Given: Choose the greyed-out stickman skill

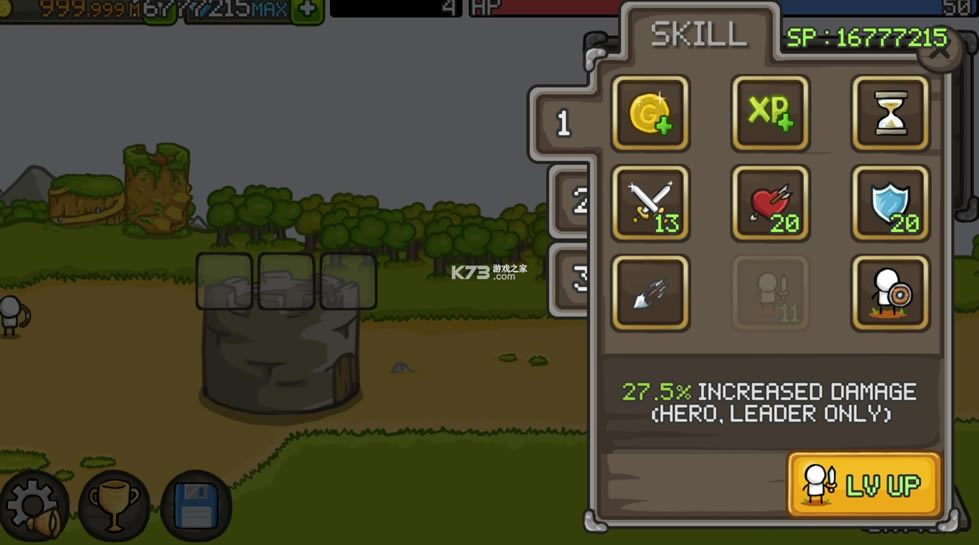Looking at the screenshot, I should click(x=770, y=292).
